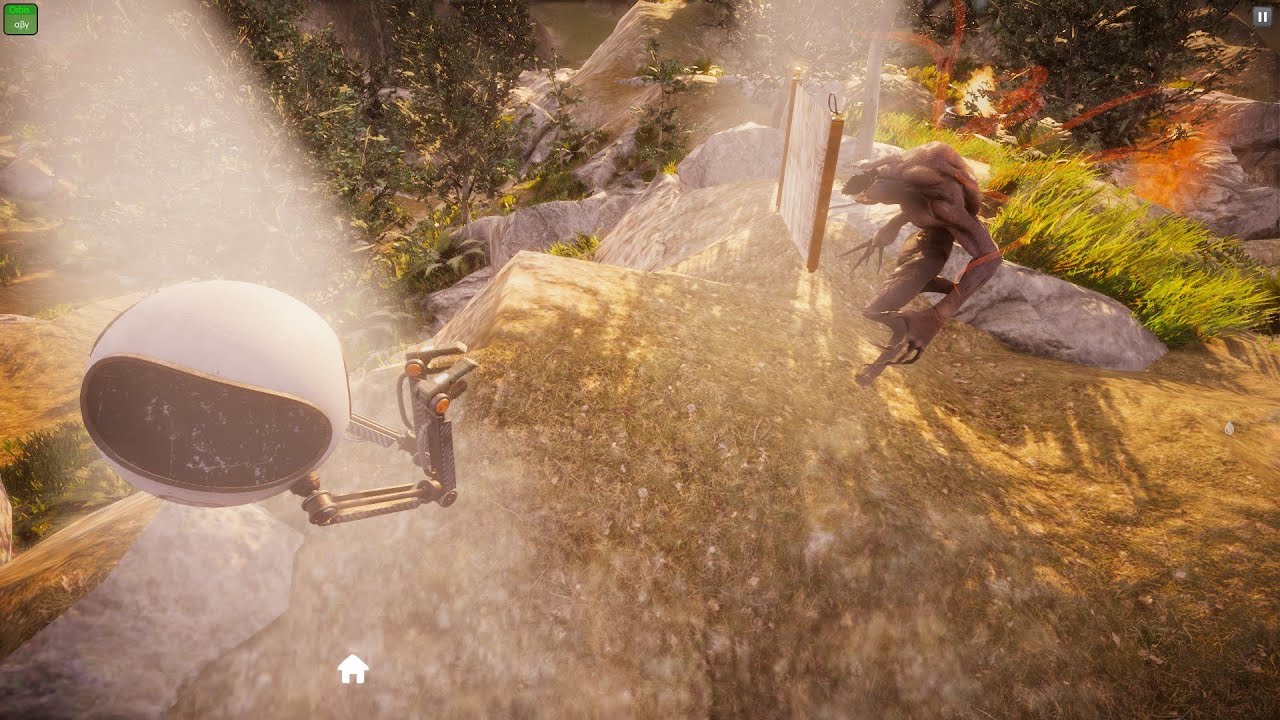Image resolution: width=1280 pixels, height=720 pixels.
Task: Click the white home icon
Action: 353,668
